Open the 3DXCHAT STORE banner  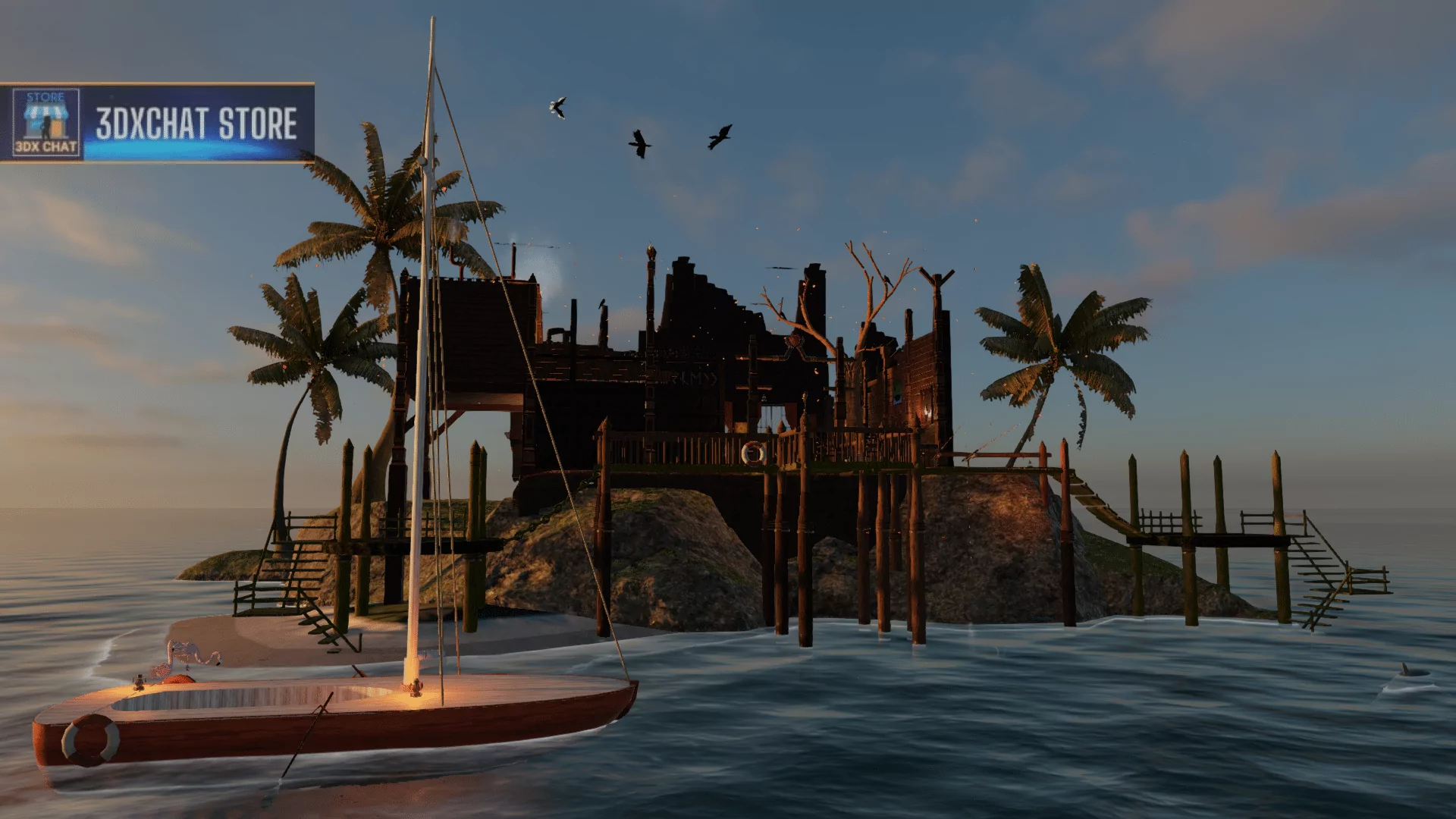click(x=196, y=124)
